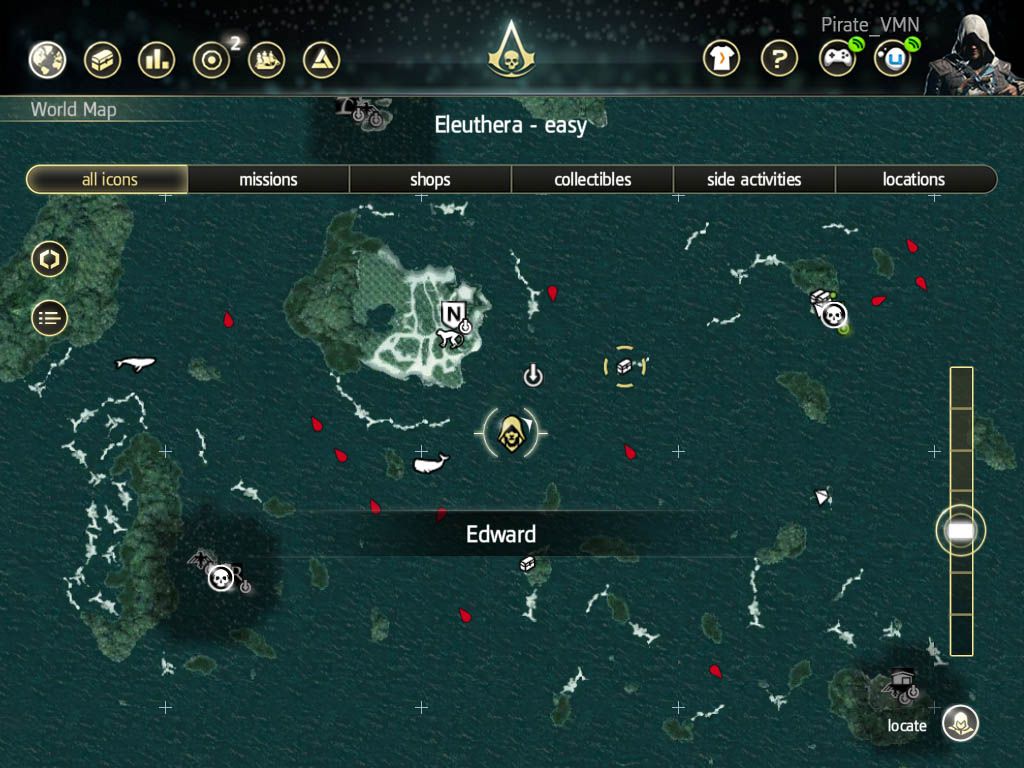Open the list view round button

[49, 318]
